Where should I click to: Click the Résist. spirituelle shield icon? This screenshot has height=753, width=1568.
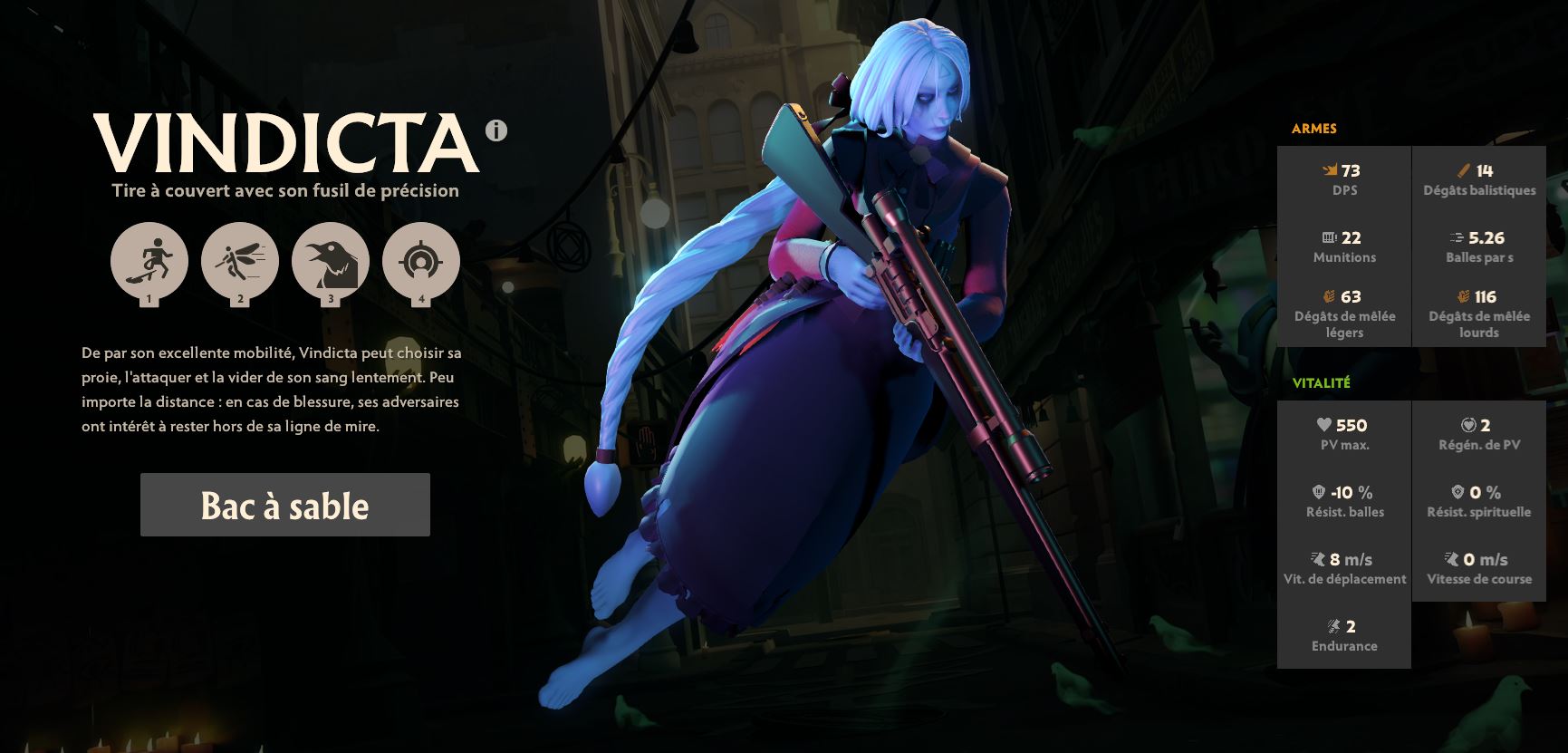[1458, 493]
